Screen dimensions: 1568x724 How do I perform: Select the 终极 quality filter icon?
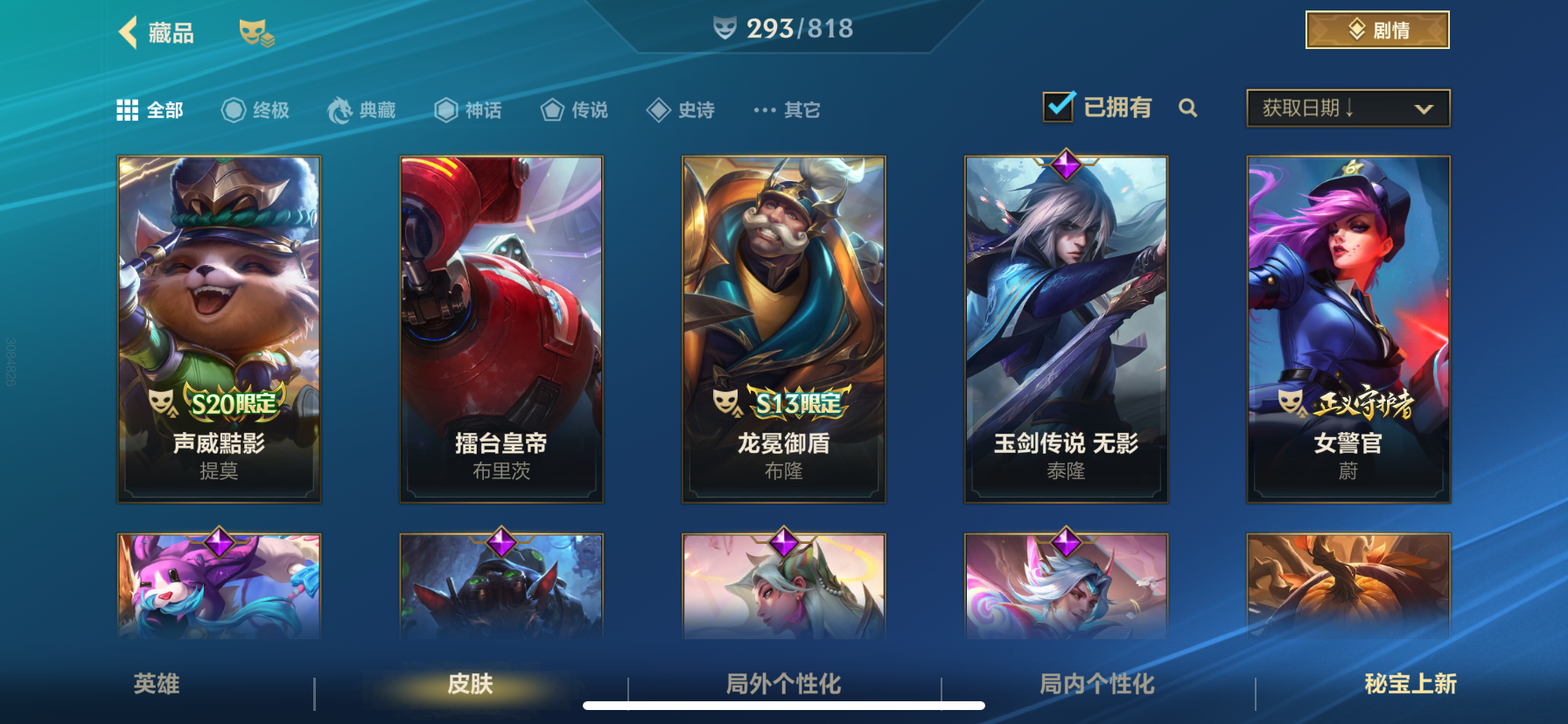coord(232,109)
